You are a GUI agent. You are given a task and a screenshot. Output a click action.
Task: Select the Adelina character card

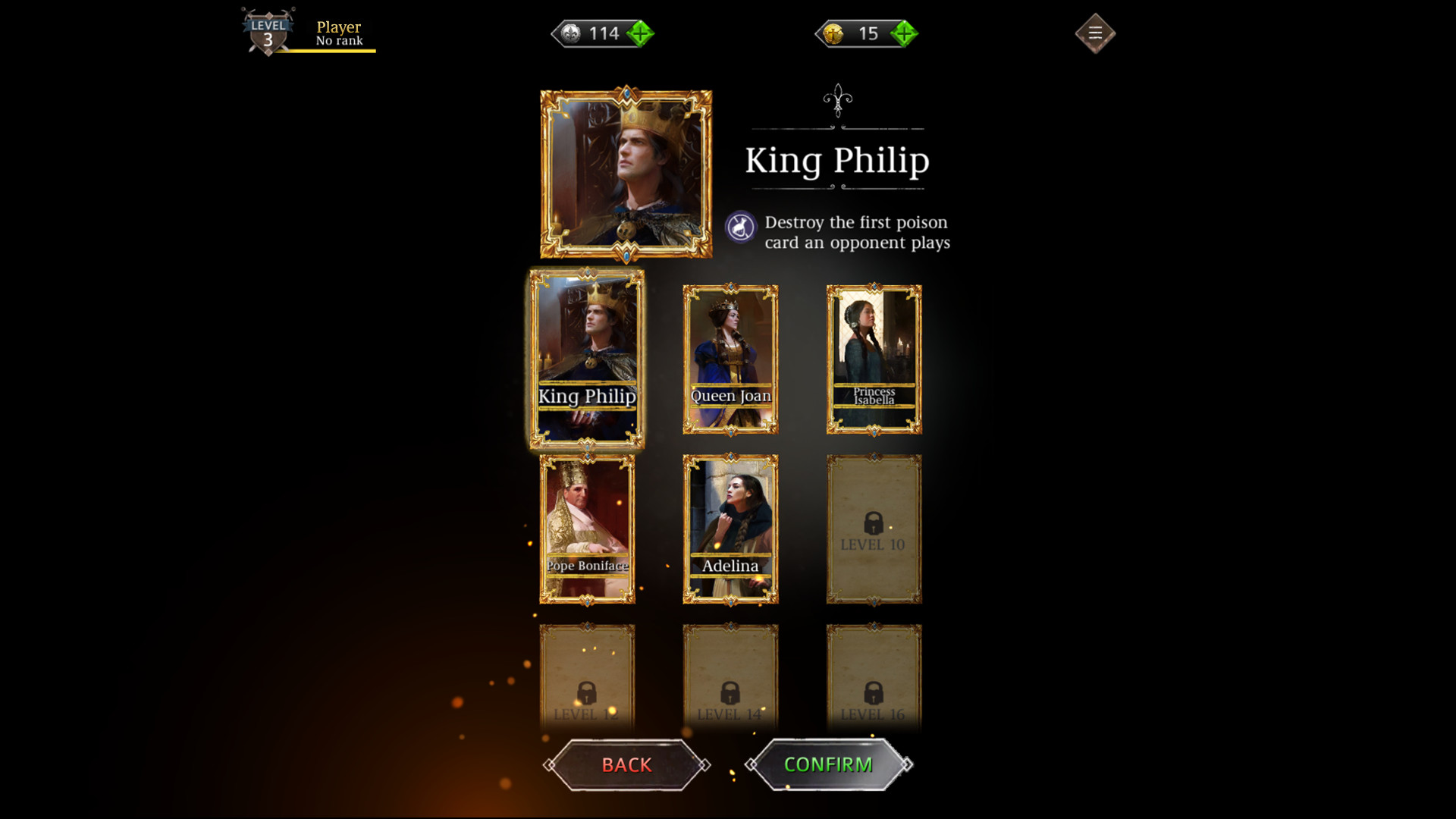(730, 529)
